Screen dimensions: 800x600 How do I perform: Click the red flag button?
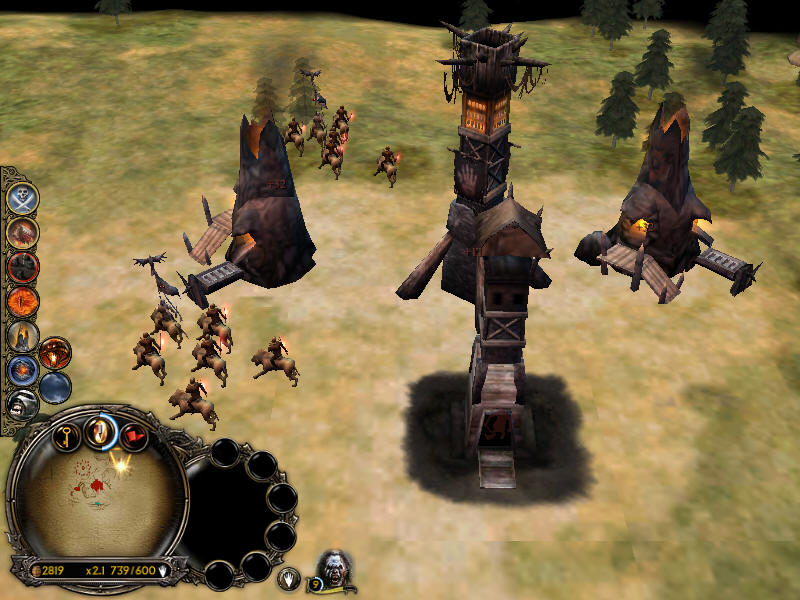[134, 436]
